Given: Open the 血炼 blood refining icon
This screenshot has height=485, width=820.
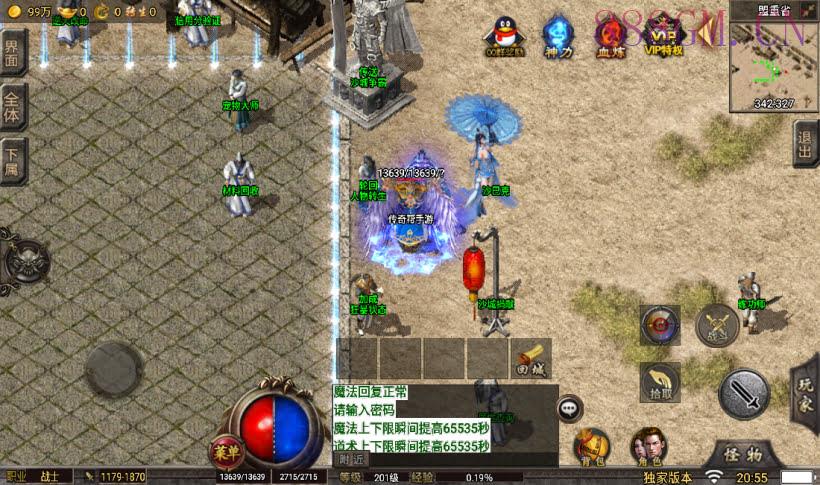Looking at the screenshot, I should pyautogui.click(x=610, y=34).
